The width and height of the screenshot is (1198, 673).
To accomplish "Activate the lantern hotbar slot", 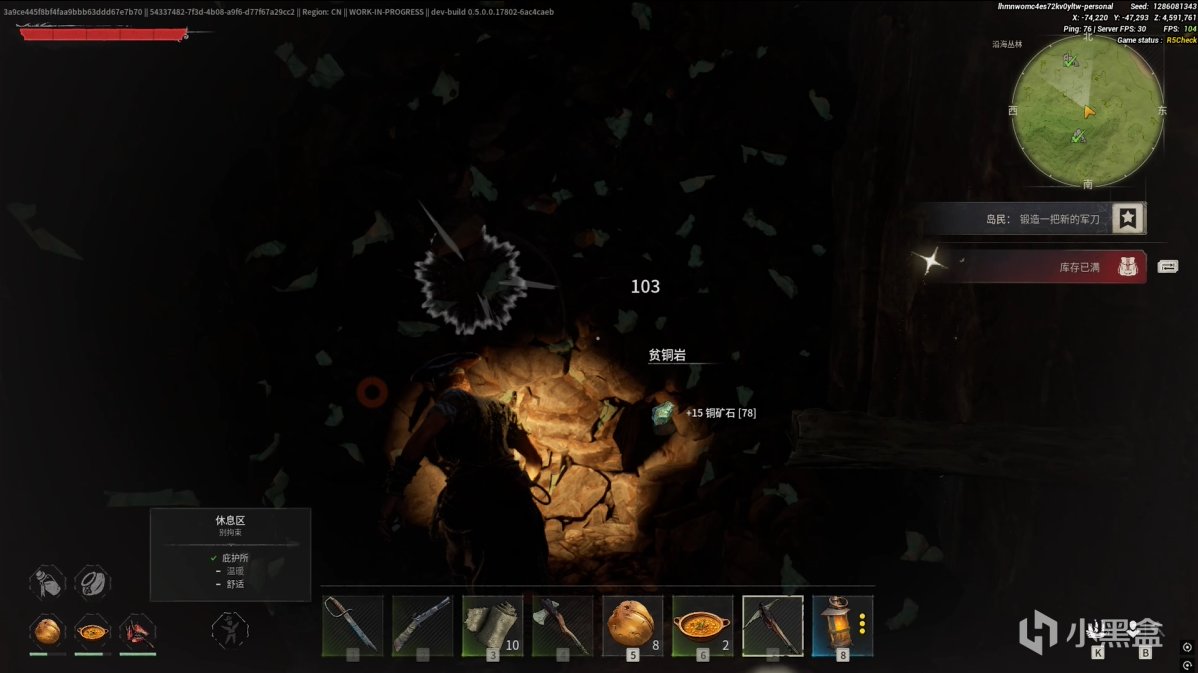I will (842, 625).
